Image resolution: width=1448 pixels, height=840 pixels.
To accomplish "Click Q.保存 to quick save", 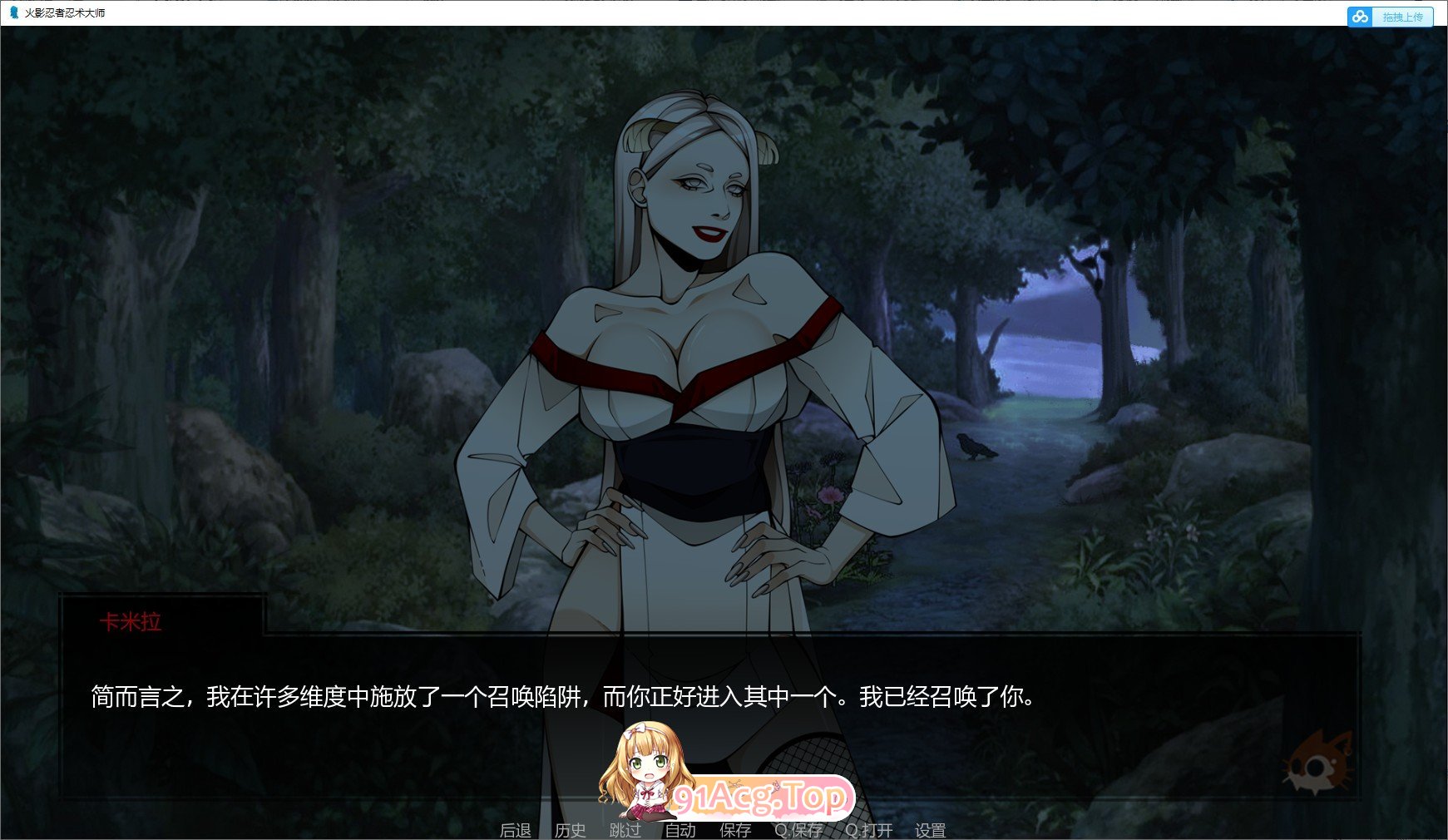I will click(799, 829).
